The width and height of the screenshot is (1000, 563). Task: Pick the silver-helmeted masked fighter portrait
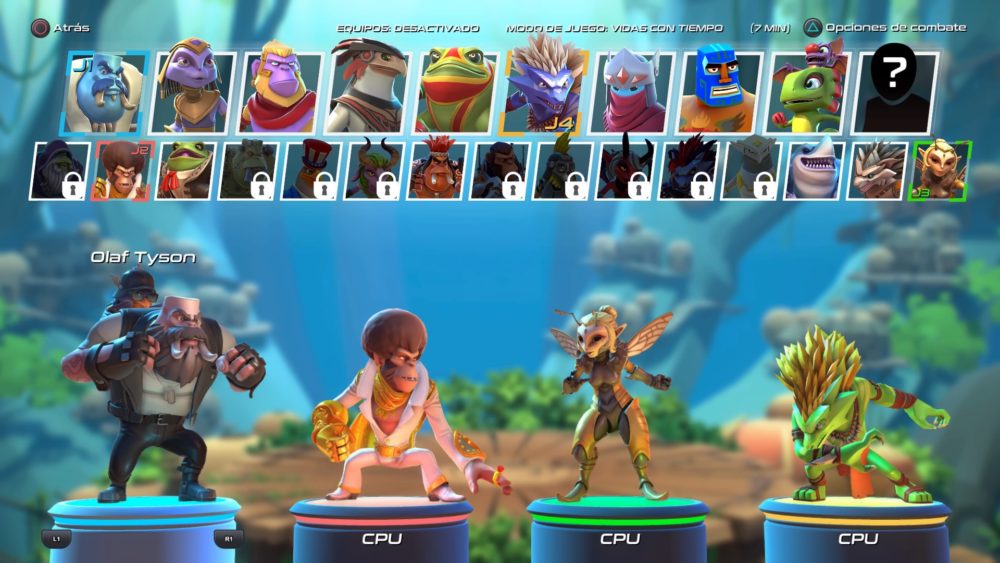[x=633, y=92]
